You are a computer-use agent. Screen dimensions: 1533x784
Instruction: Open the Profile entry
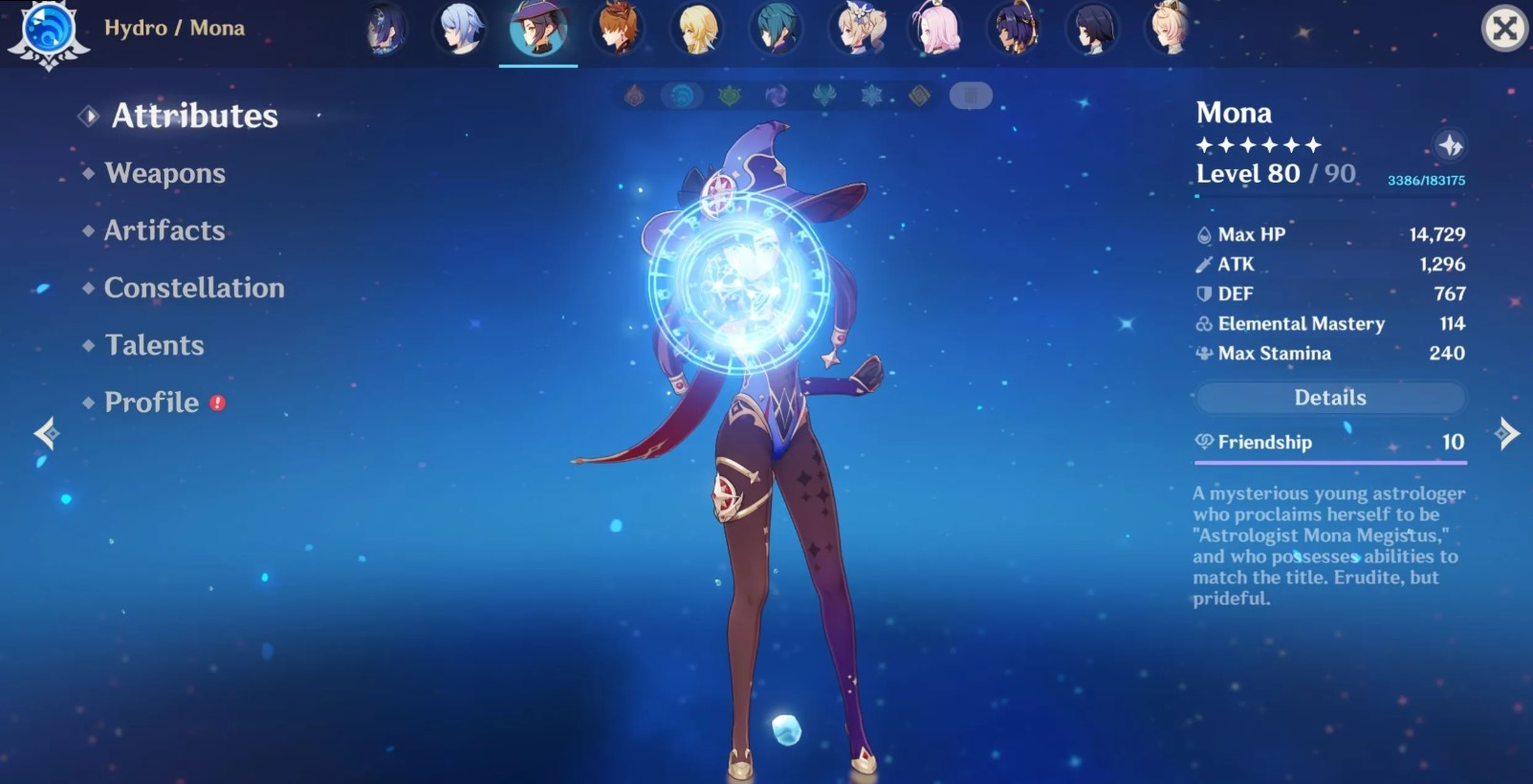coord(152,403)
